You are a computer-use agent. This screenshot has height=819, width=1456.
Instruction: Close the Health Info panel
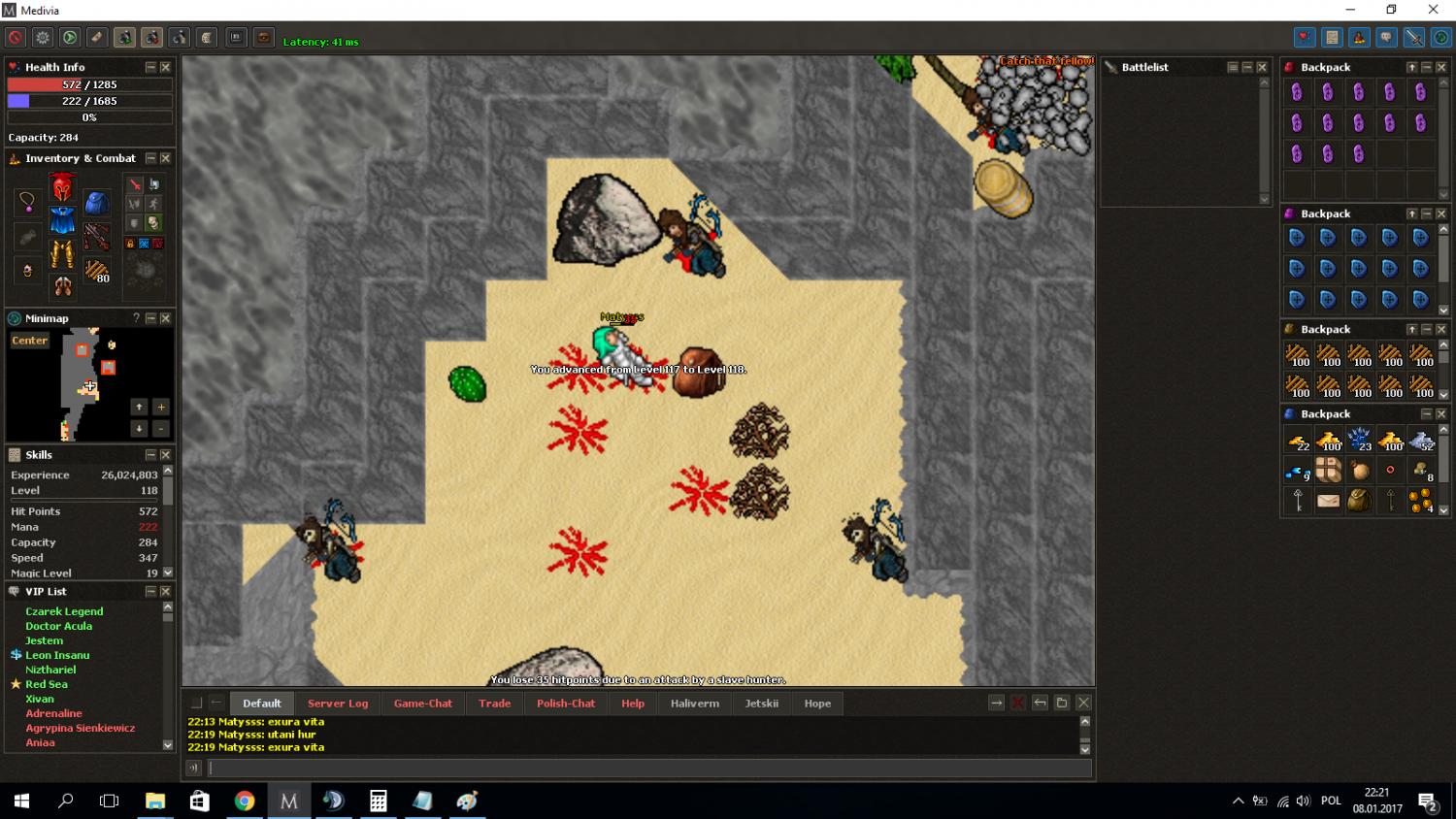coord(165,67)
